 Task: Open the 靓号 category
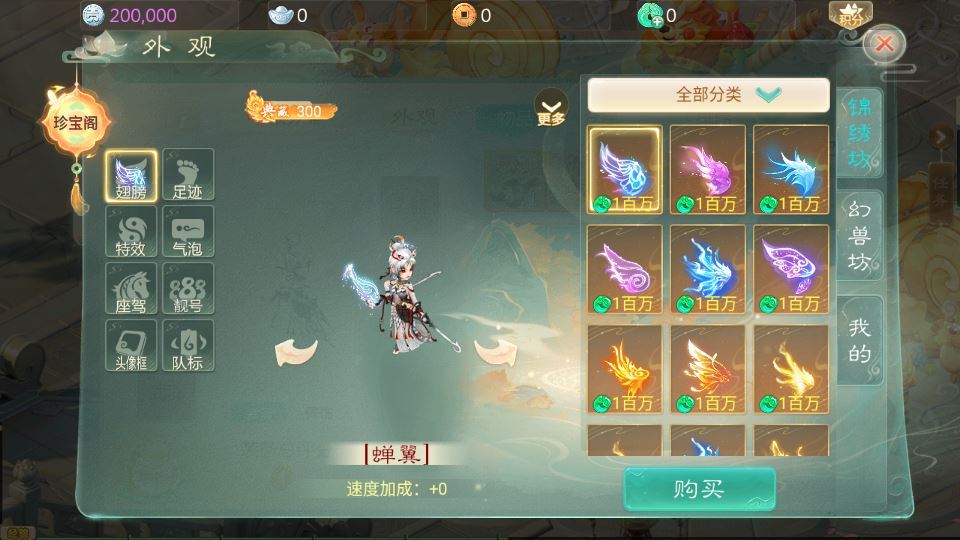pyautogui.click(x=188, y=290)
